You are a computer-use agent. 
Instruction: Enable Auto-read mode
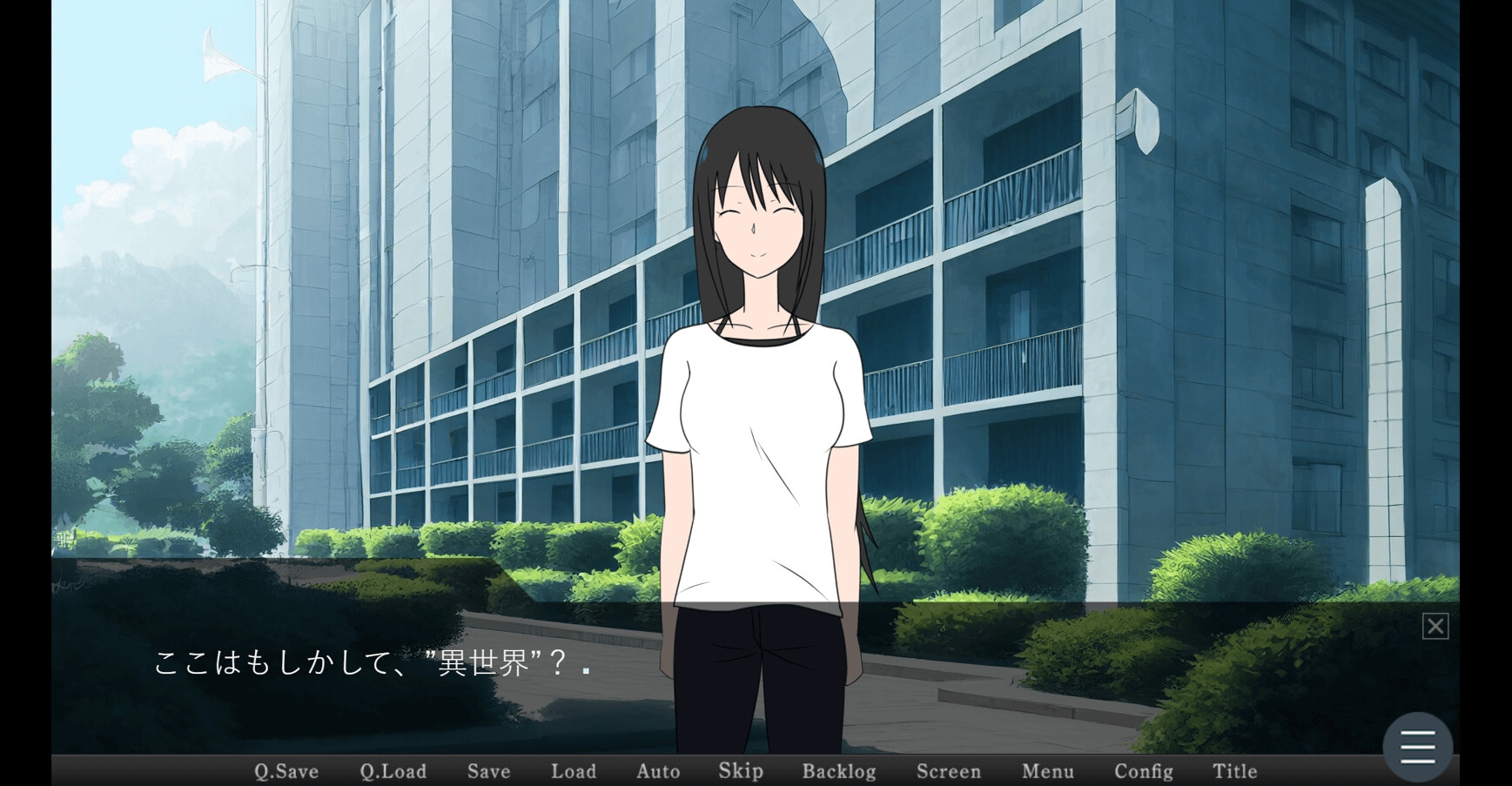click(x=658, y=771)
